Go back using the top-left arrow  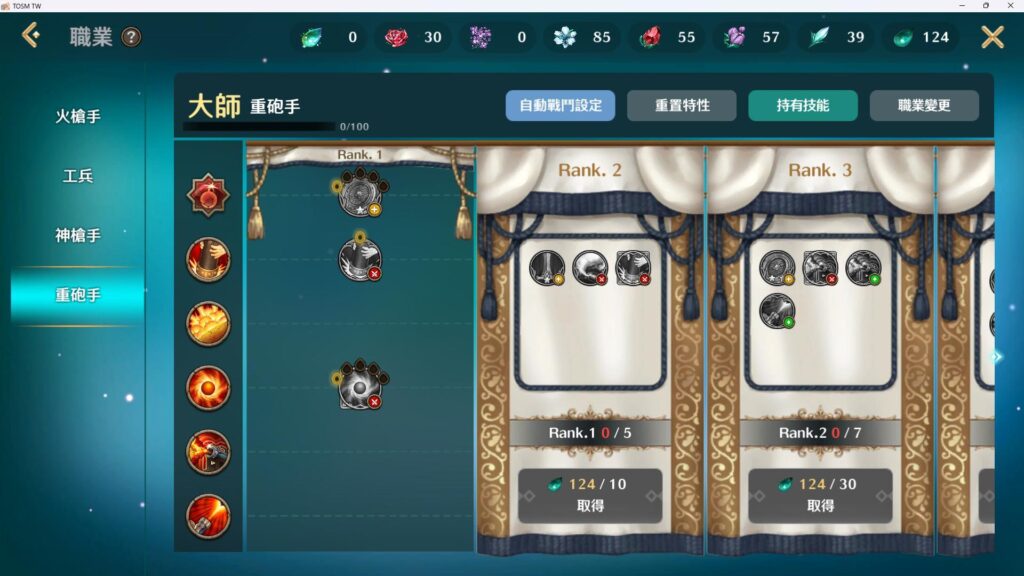31,37
